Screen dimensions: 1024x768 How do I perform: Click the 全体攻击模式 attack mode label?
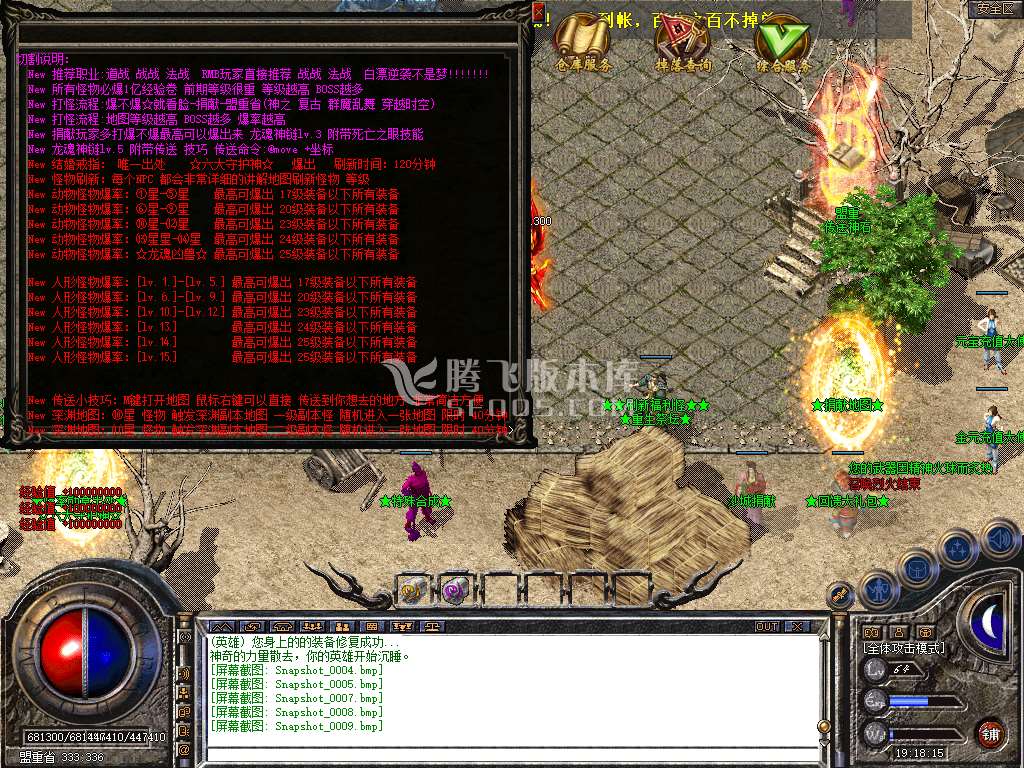pos(903,648)
